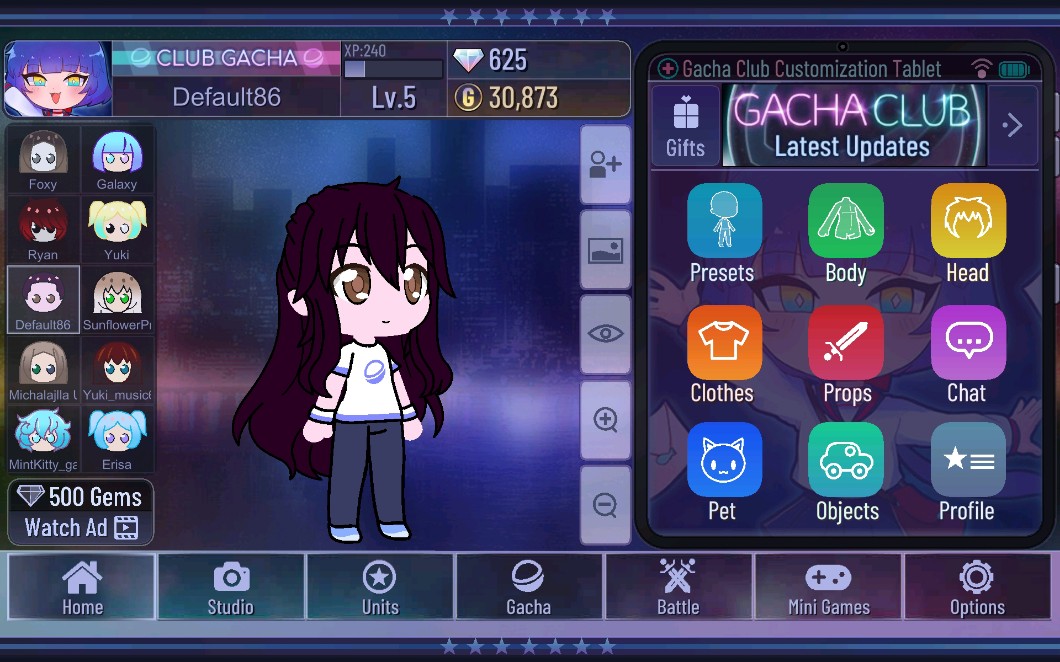Go to the Units tab
Image resolution: width=1060 pixels, height=662 pixels.
pyautogui.click(x=380, y=587)
